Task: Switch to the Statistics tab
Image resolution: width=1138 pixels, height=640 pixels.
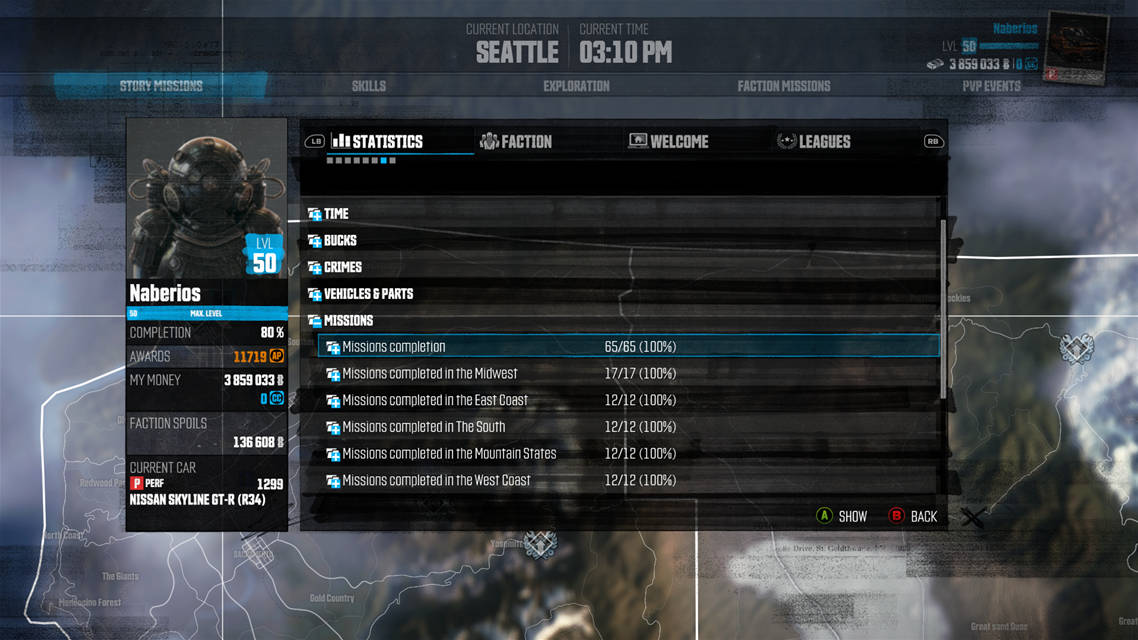Action: pos(378,142)
